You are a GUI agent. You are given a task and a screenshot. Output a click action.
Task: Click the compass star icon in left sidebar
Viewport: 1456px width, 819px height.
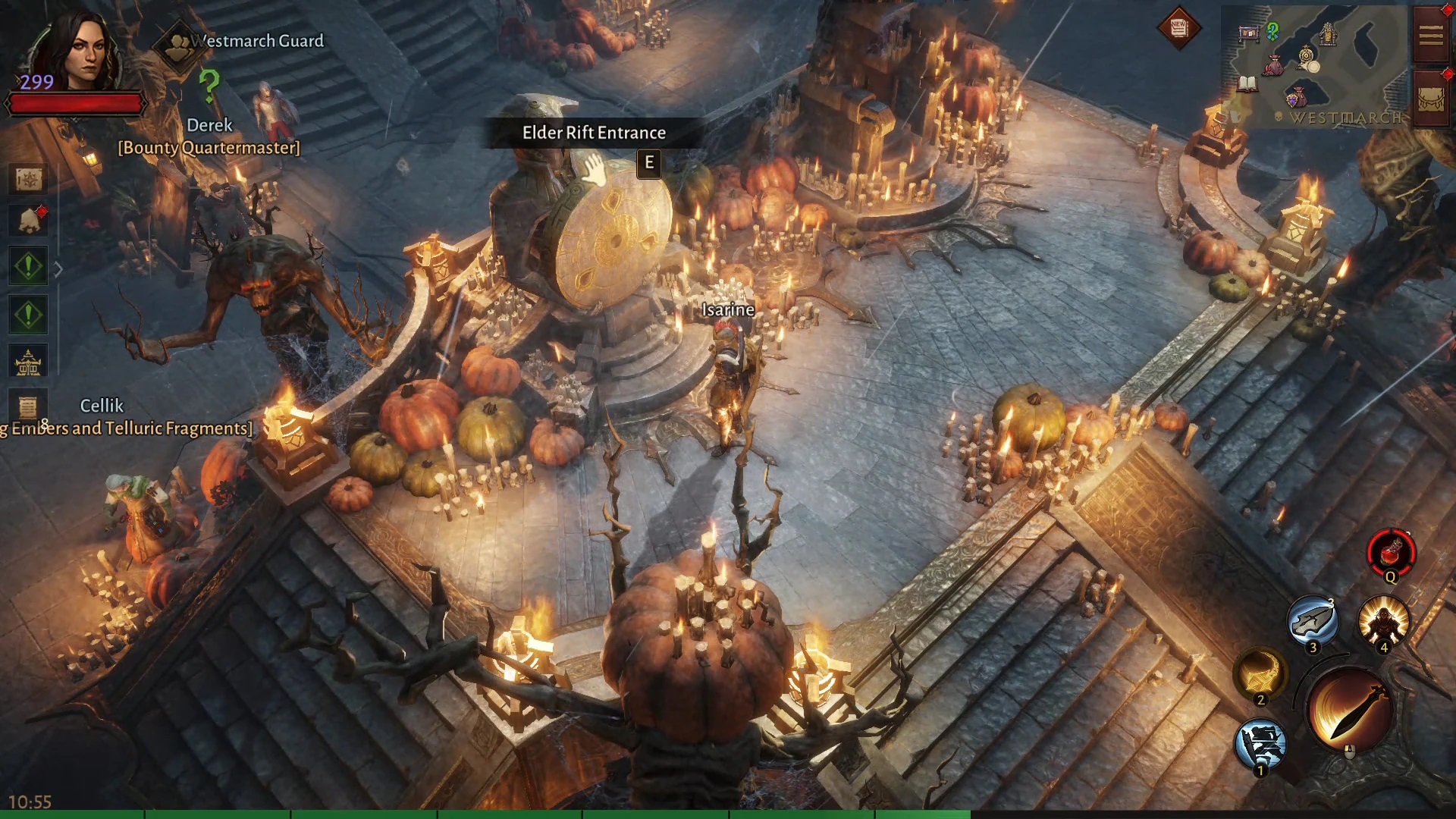[x=29, y=180]
